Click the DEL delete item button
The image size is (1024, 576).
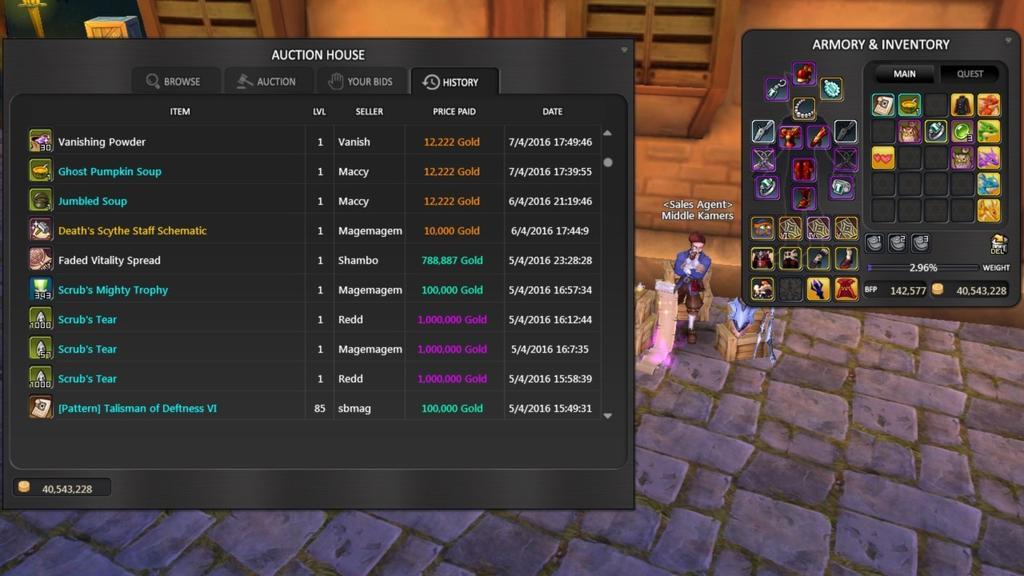997,244
